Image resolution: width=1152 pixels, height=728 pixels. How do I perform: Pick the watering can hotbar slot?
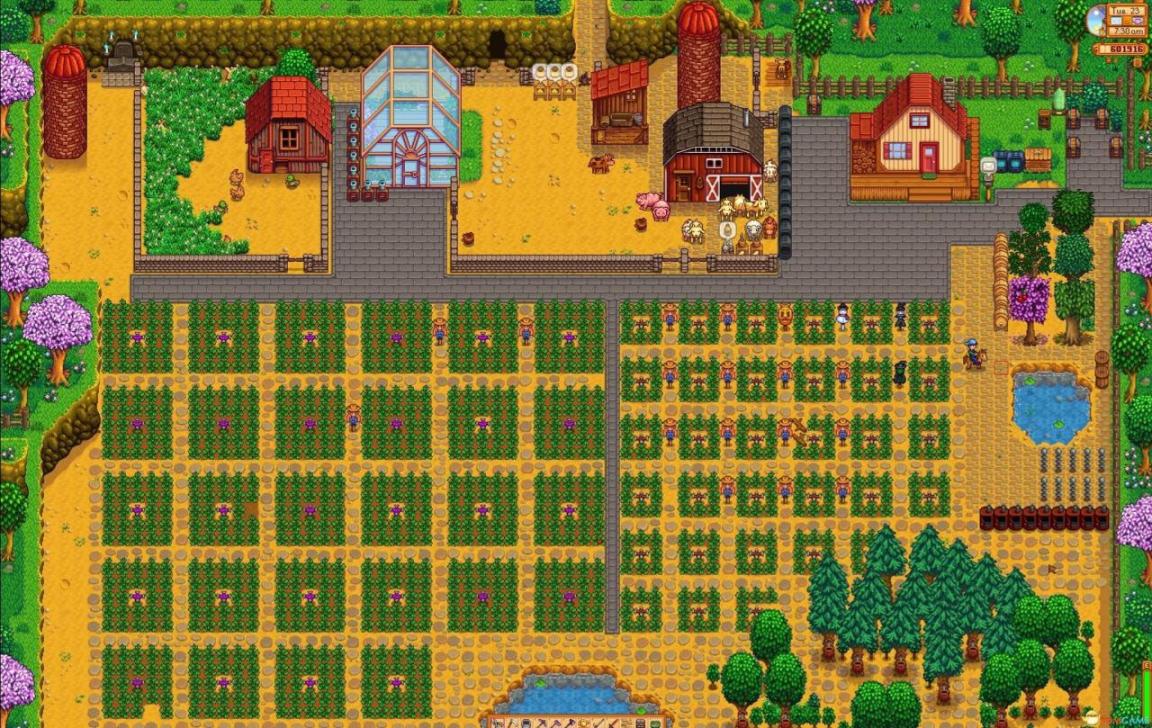(526, 724)
